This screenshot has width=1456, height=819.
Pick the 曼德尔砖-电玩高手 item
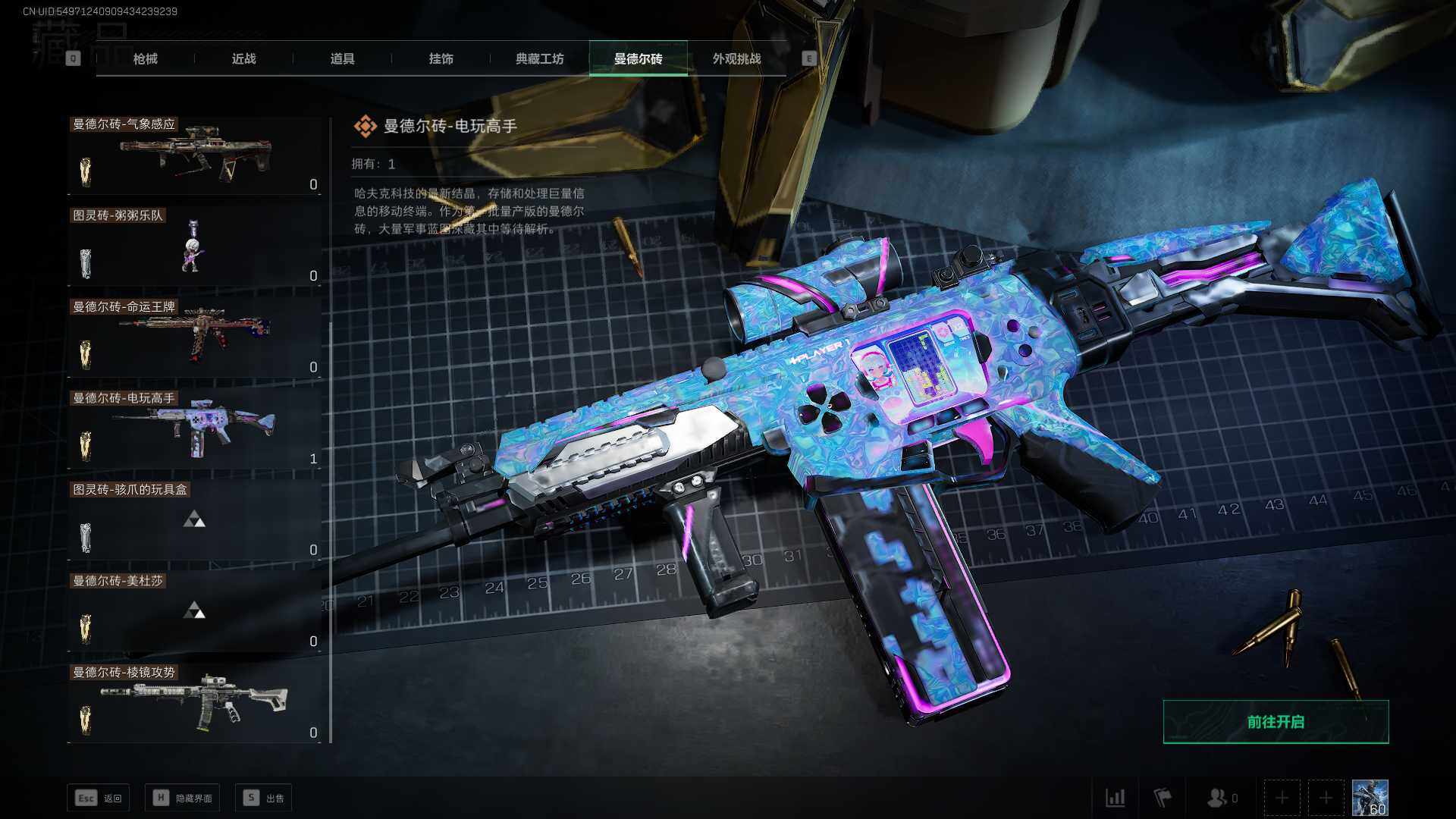click(195, 430)
